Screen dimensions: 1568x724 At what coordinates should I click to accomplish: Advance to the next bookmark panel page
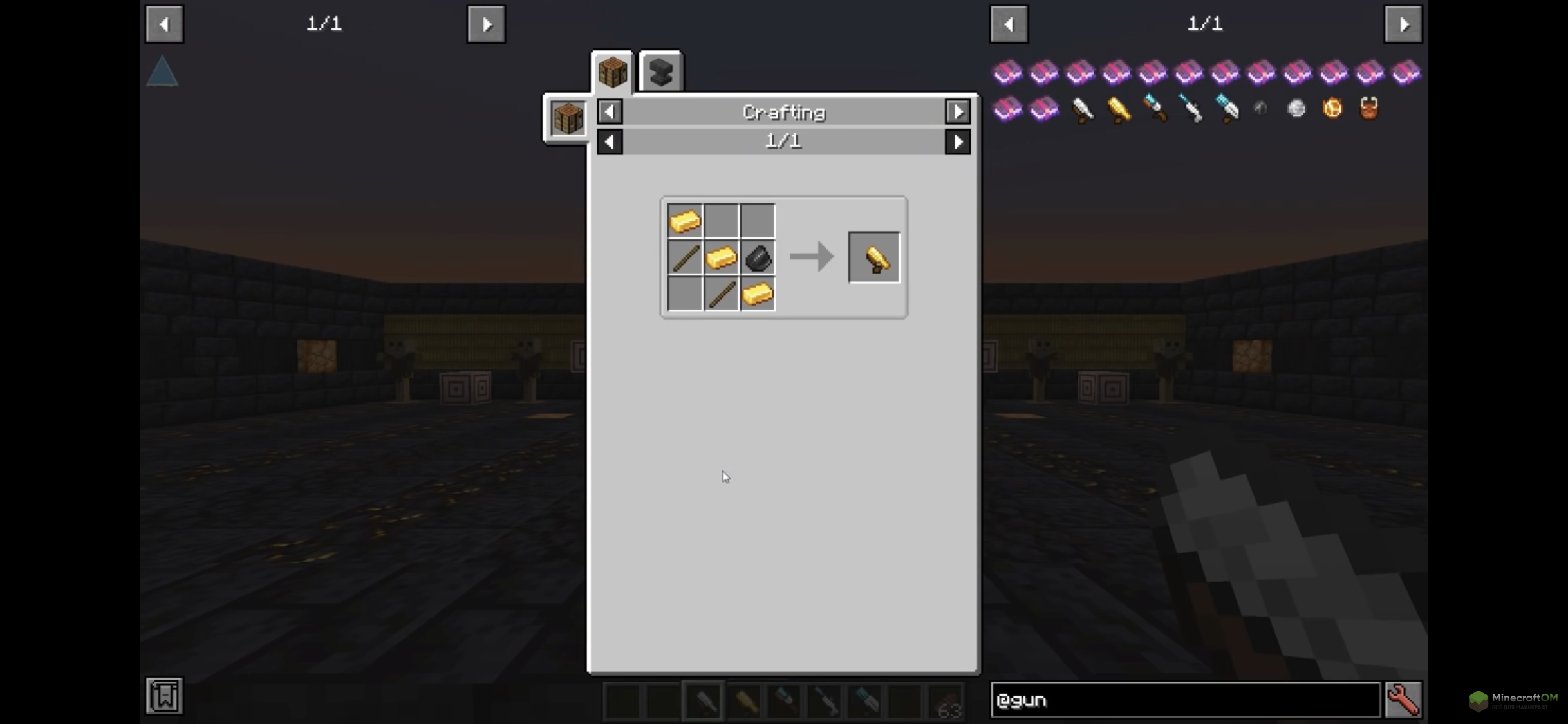[x=486, y=24]
